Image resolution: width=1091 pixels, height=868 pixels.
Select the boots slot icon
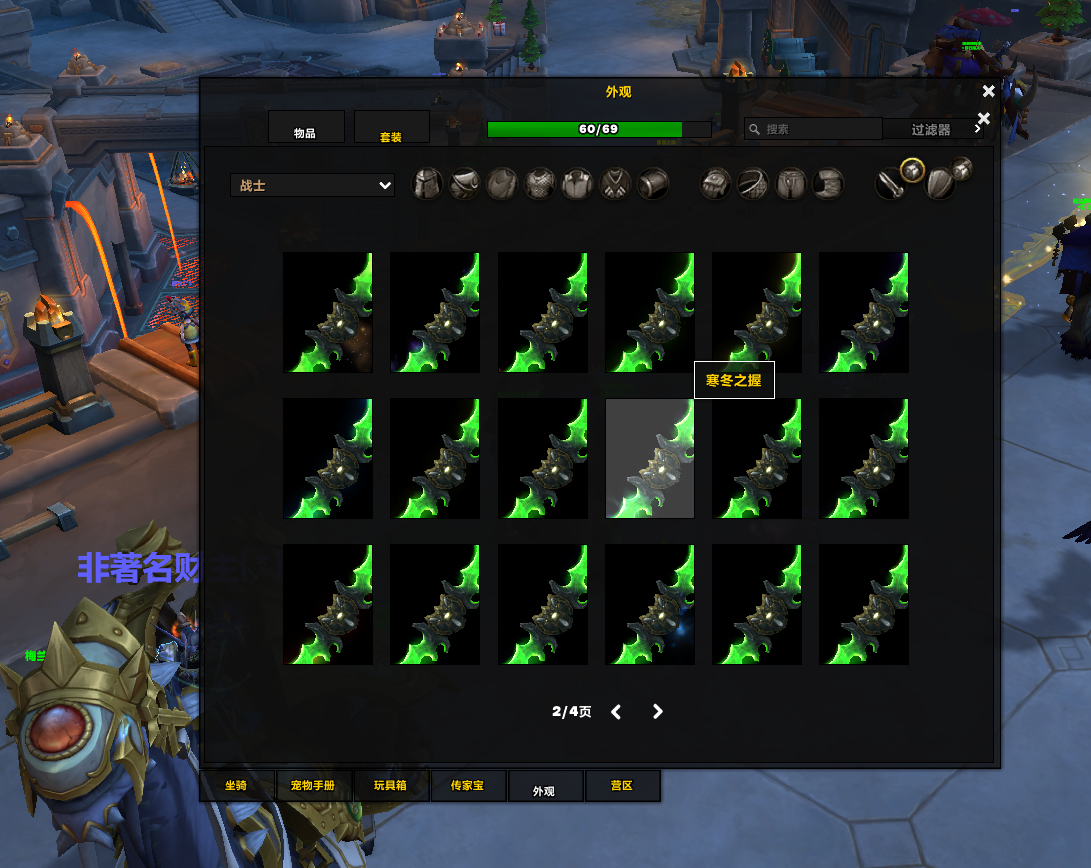(828, 184)
